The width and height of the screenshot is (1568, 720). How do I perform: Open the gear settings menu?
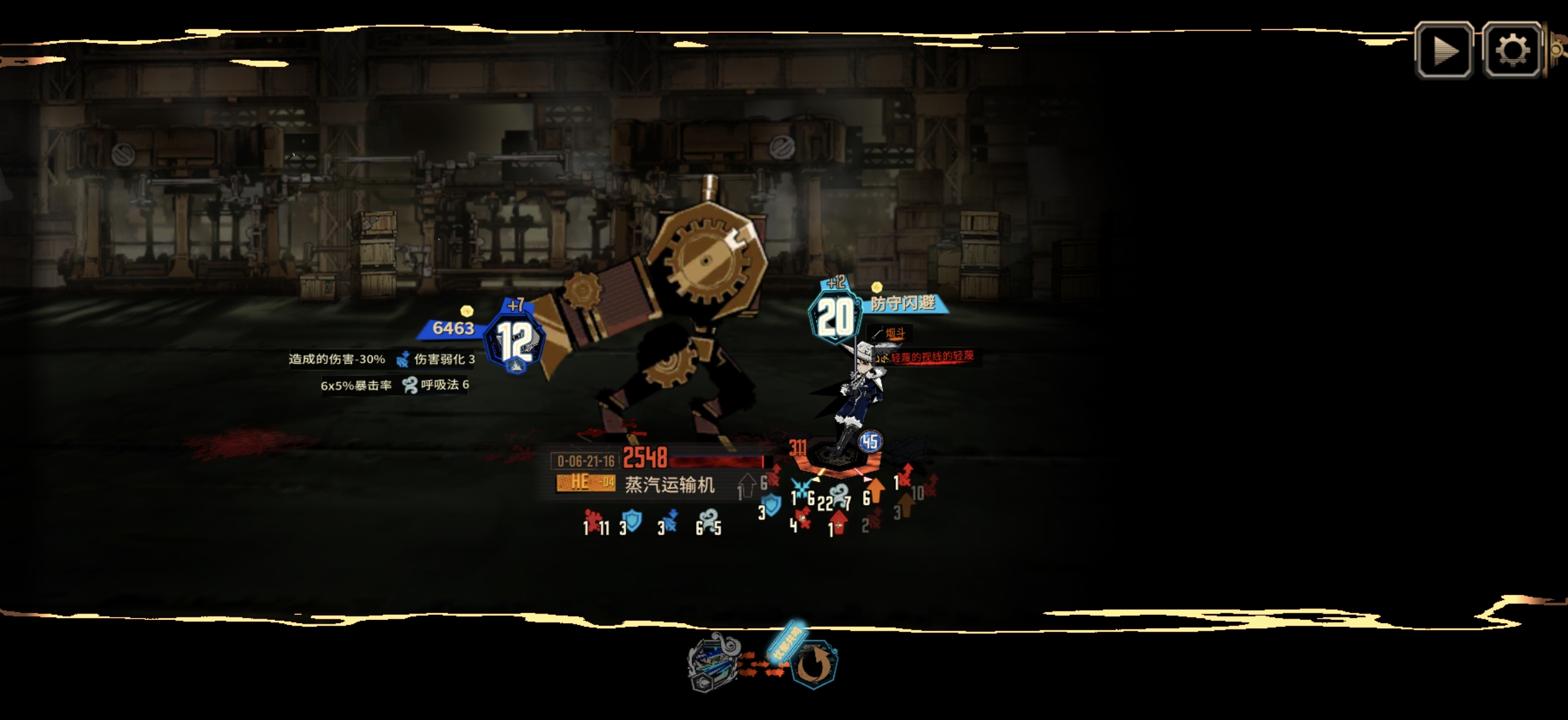click(x=1512, y=50)
